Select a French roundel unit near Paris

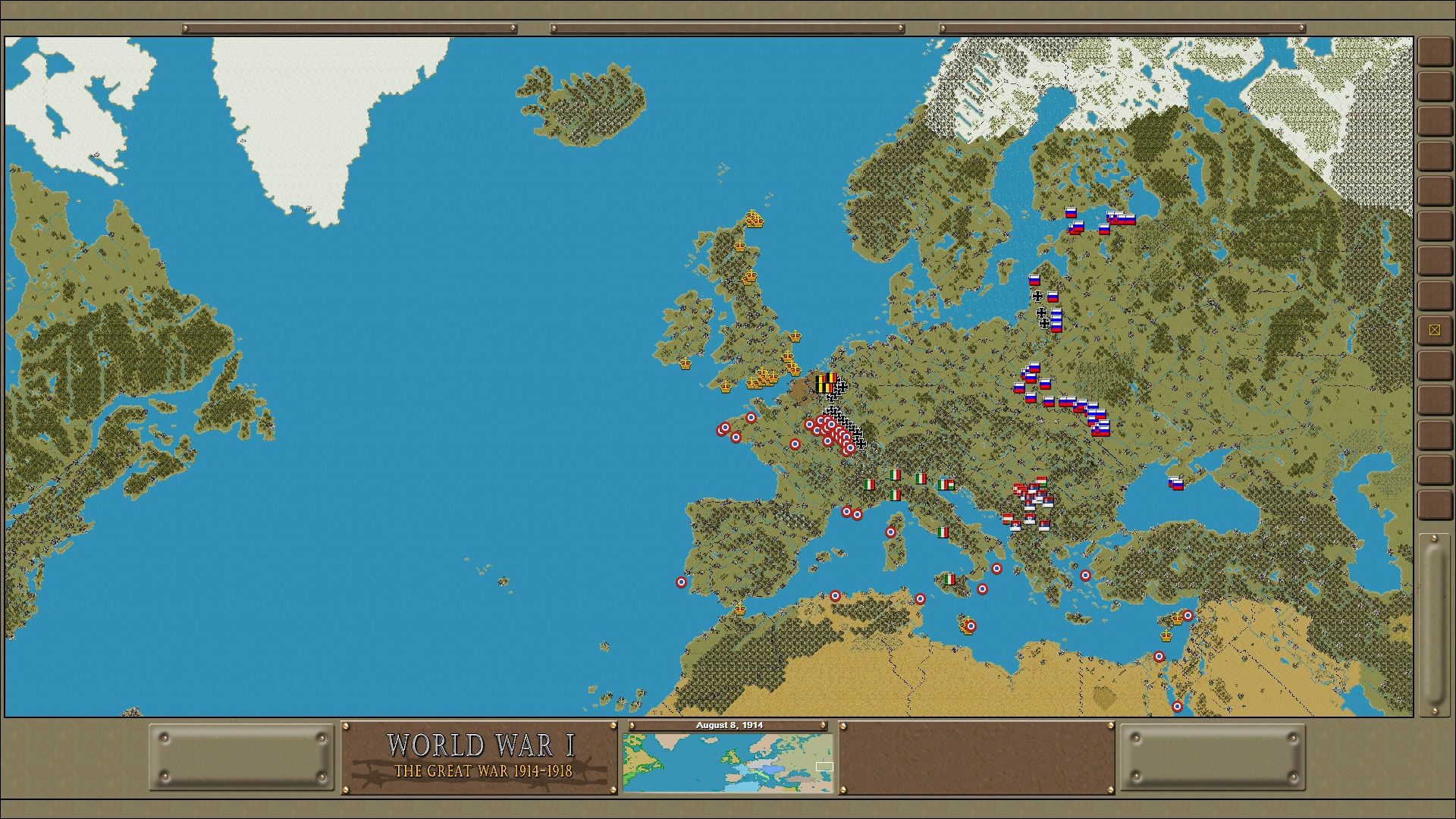(x=809, y=423)
